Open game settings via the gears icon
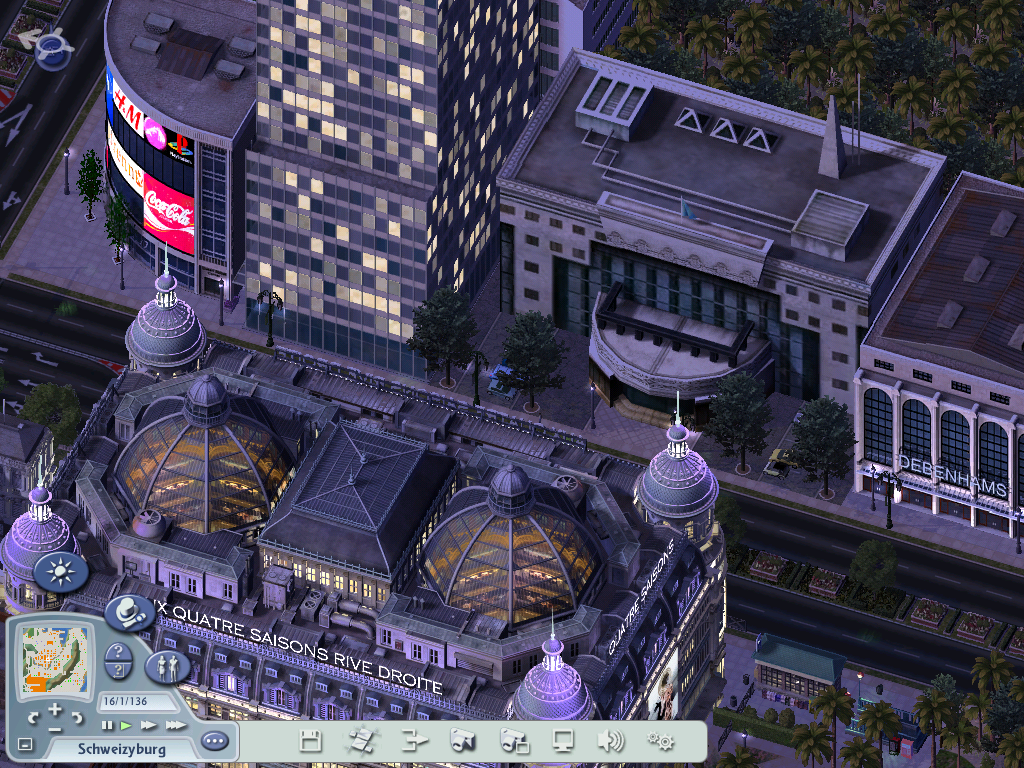The height and width of the screenshot is (768, 1024). pyautogui.click(x=660, y=741)
